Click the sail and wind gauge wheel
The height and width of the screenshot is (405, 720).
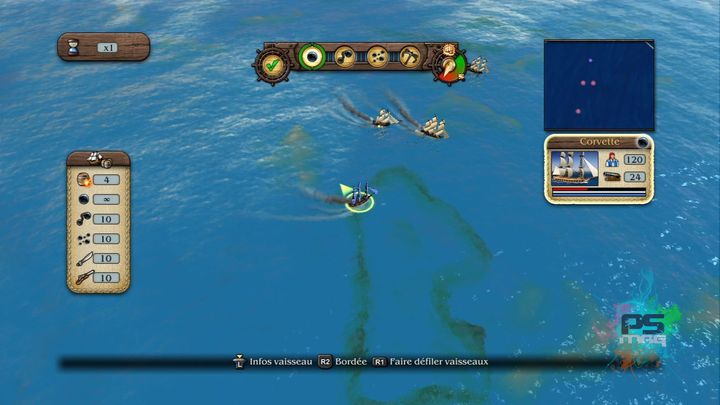pyautogui.click(x=449, y=65)
